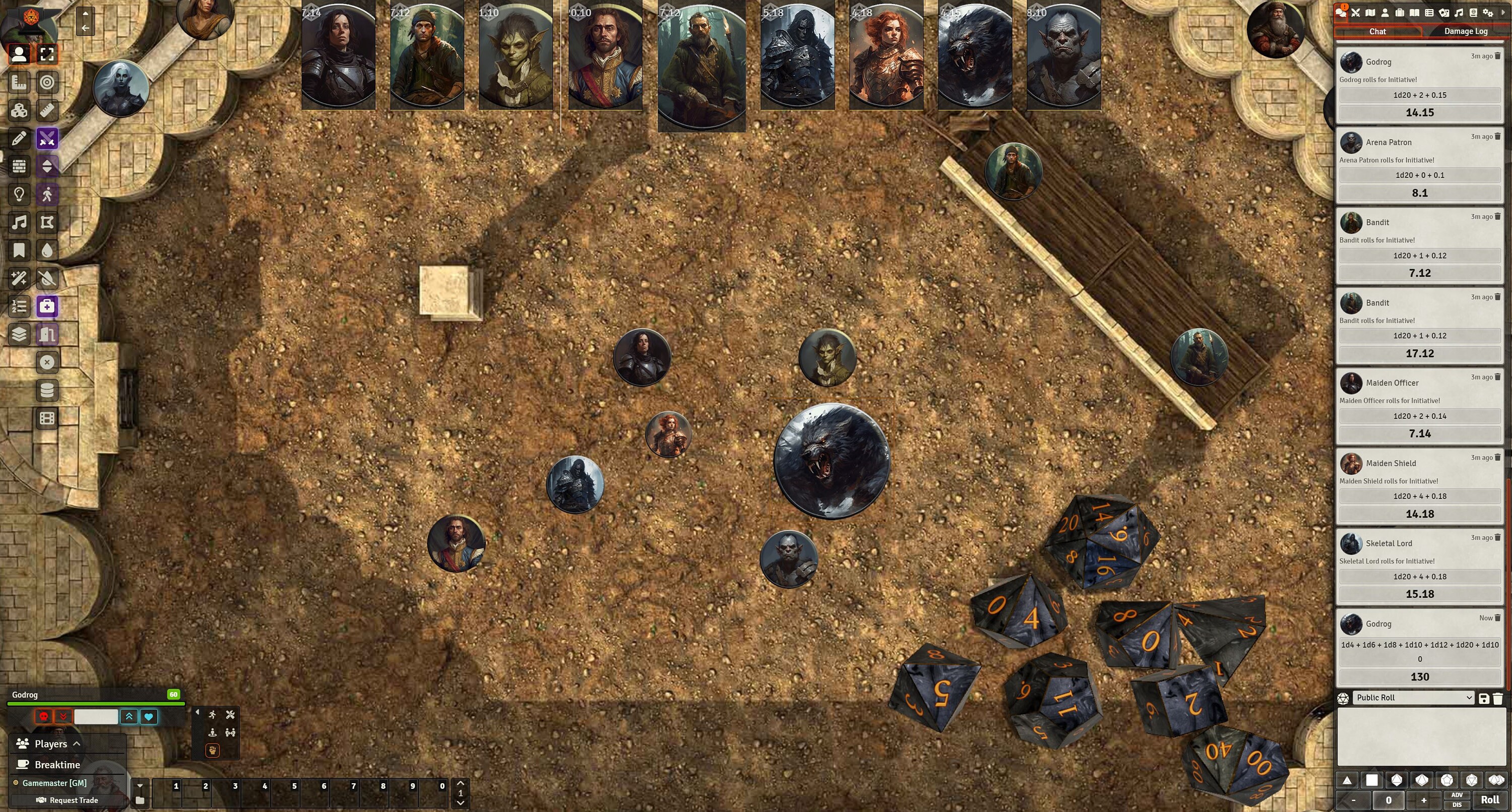Toggle the walking movement mode tool
This screenshot has height=812, width=1512.
[47, 194]
